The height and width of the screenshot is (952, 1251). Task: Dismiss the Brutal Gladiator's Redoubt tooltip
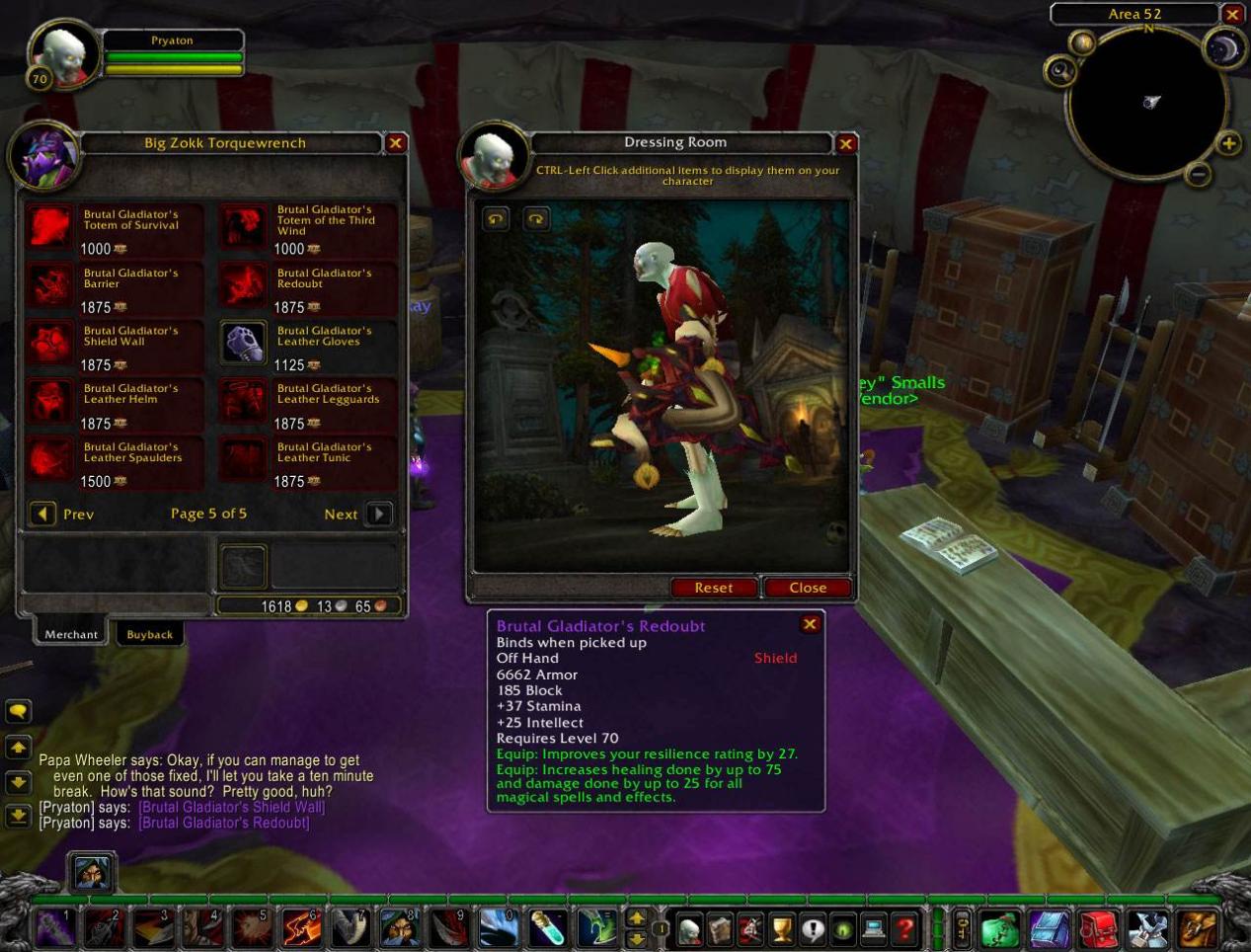tap(810, 624)
